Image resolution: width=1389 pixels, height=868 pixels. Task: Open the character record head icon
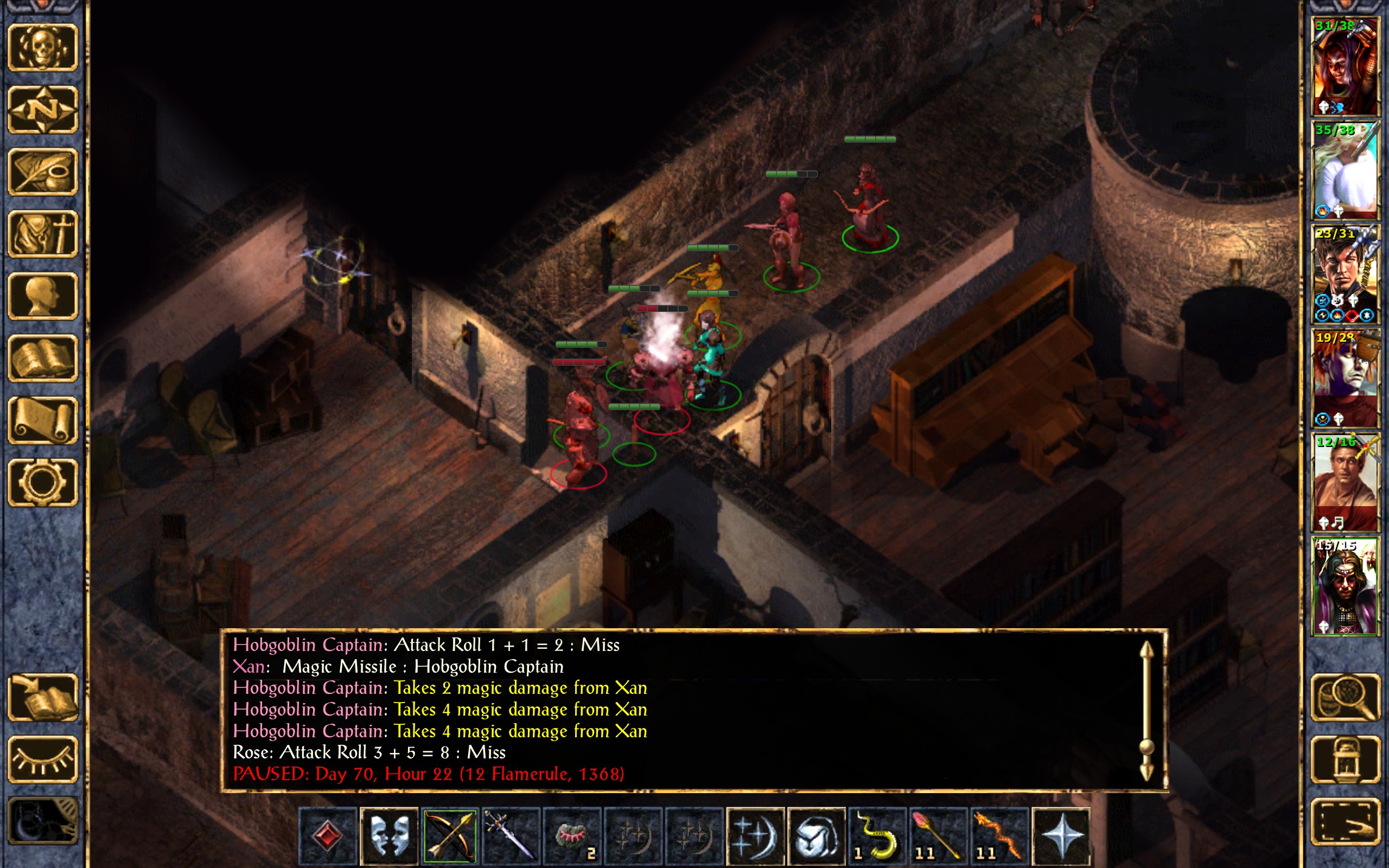click(43, 296)
